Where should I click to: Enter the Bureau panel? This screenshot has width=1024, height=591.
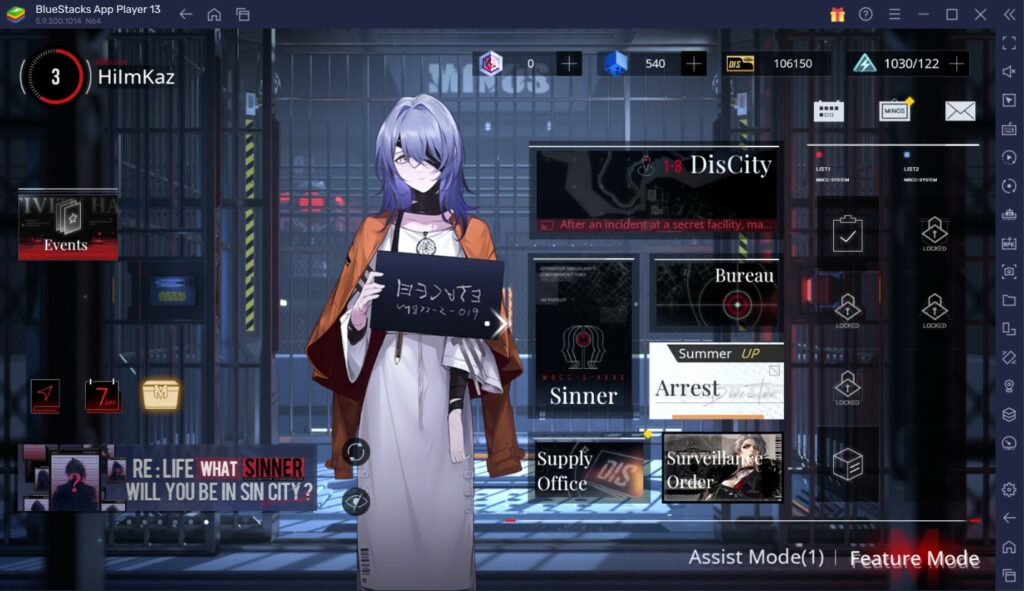coord(715,293)
